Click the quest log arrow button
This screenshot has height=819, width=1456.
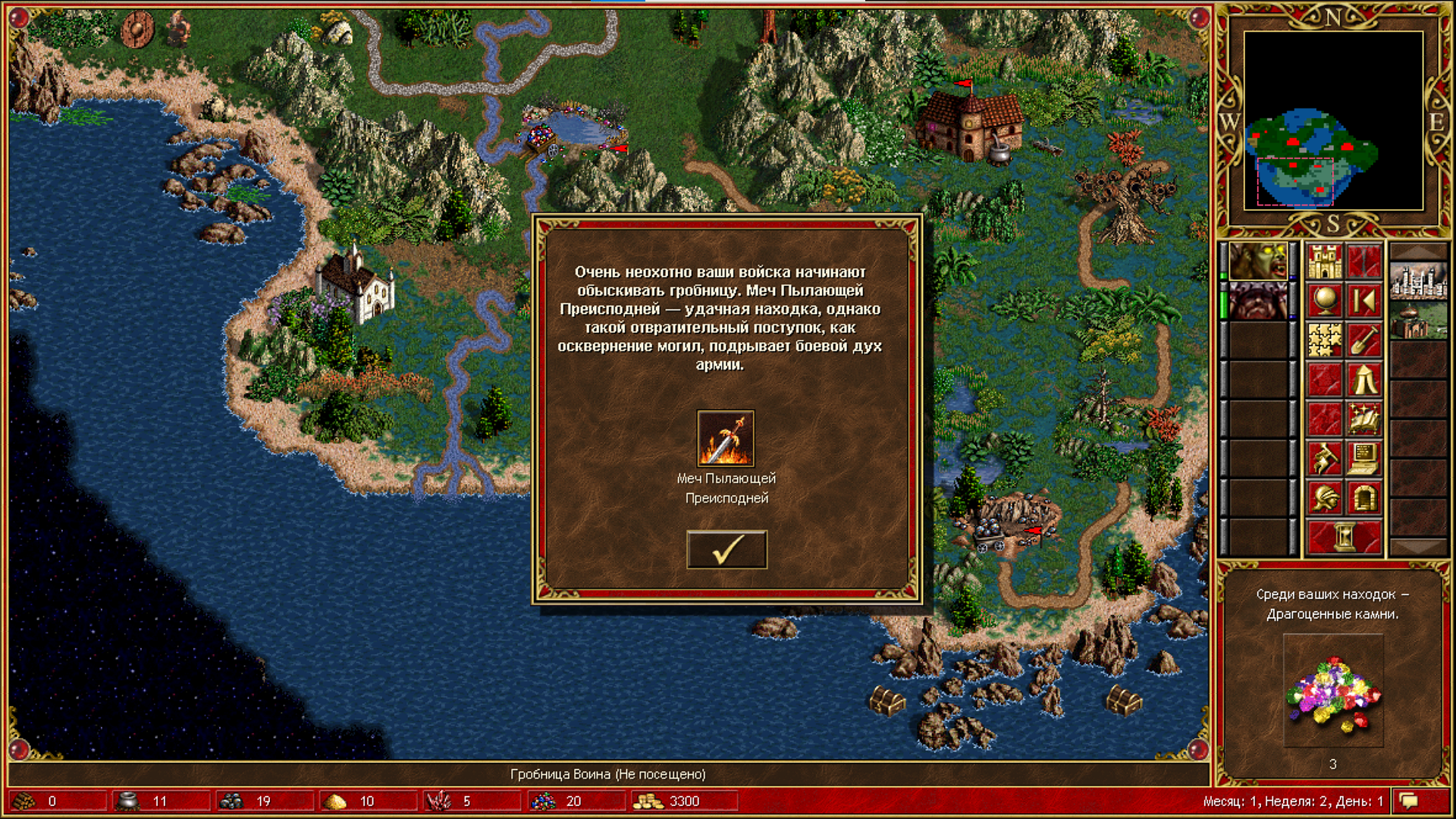tap(1363, 301)
